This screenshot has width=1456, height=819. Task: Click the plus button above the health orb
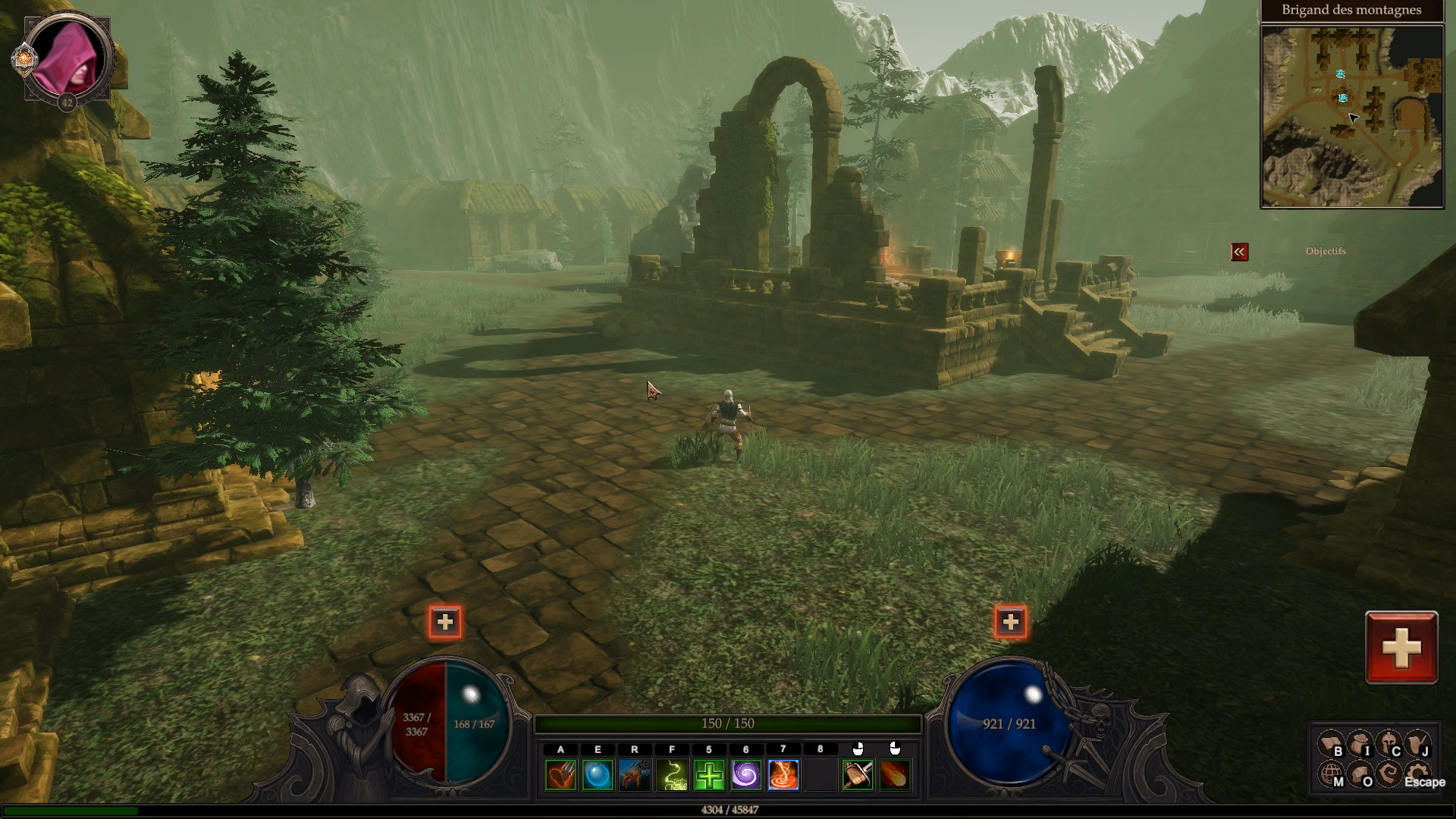point(446,622)
